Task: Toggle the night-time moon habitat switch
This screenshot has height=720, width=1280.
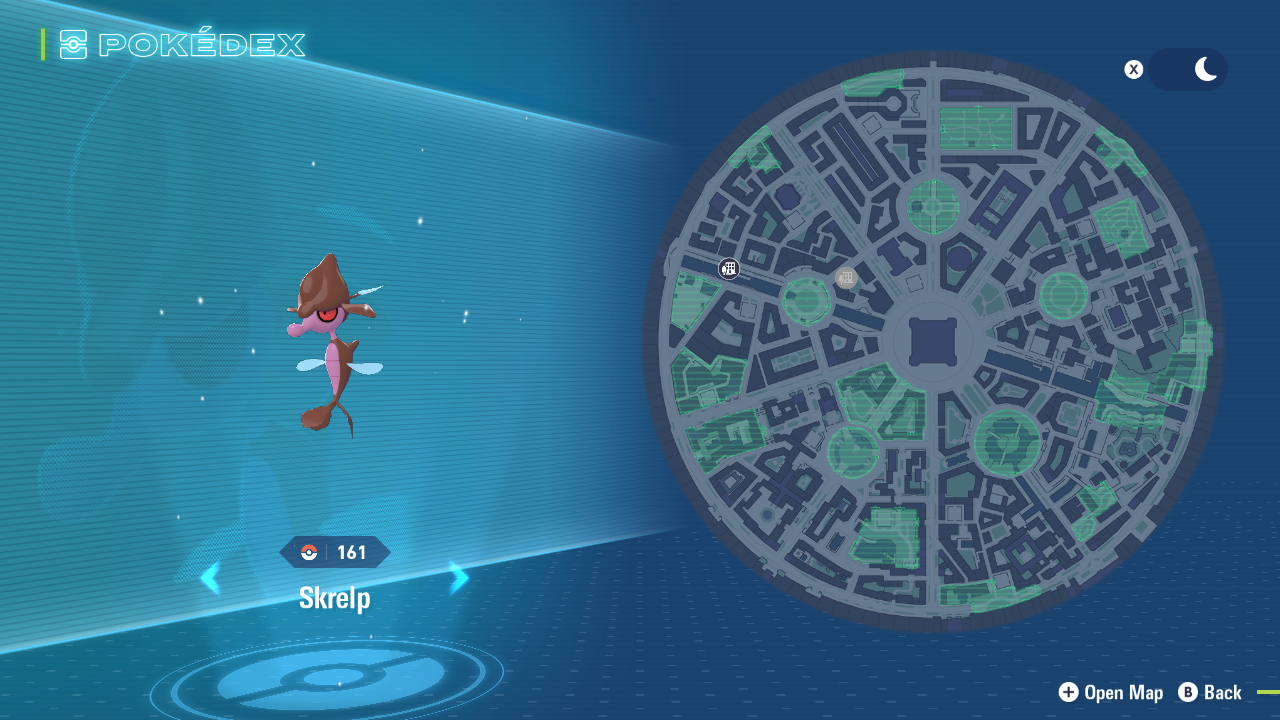Action: (1187, 70)
